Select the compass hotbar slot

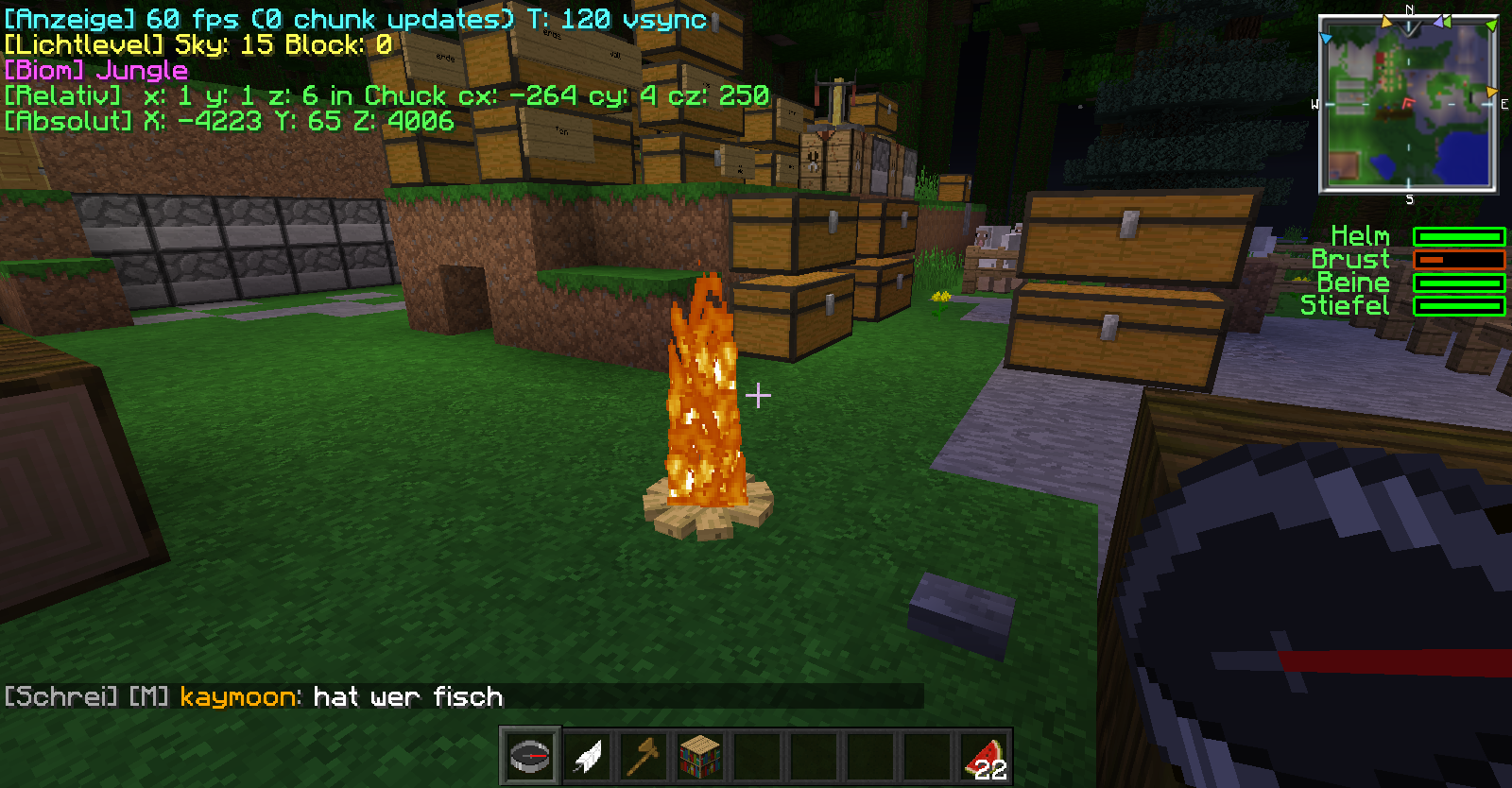click(x=530, y=756)
